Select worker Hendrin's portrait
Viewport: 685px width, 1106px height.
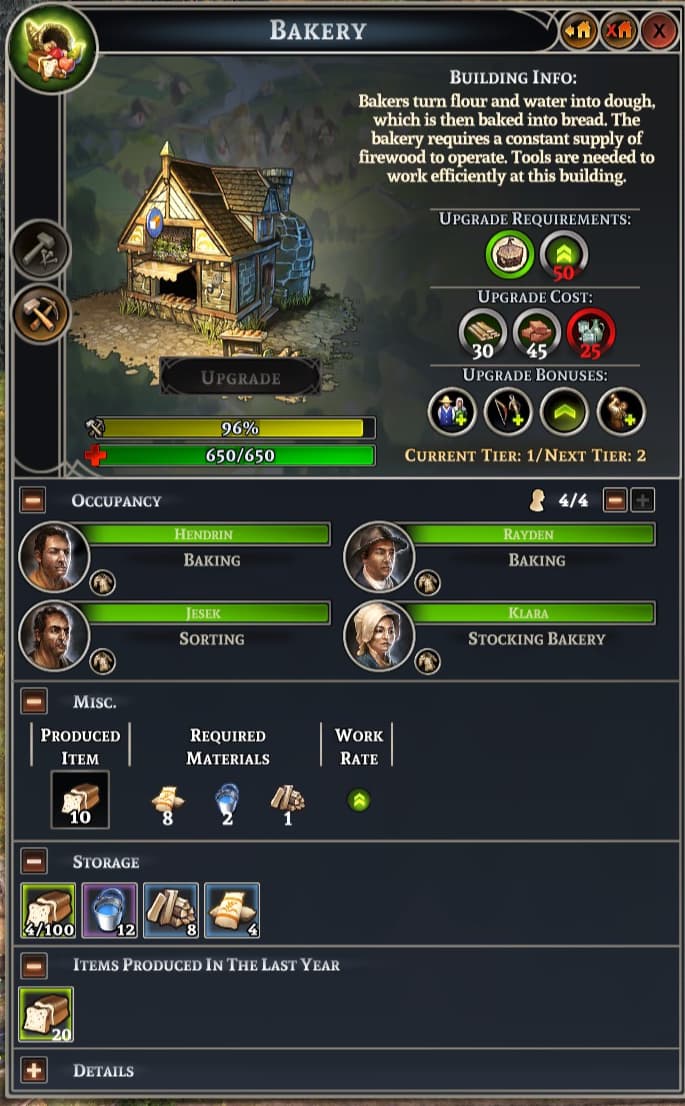coord(54,557)
